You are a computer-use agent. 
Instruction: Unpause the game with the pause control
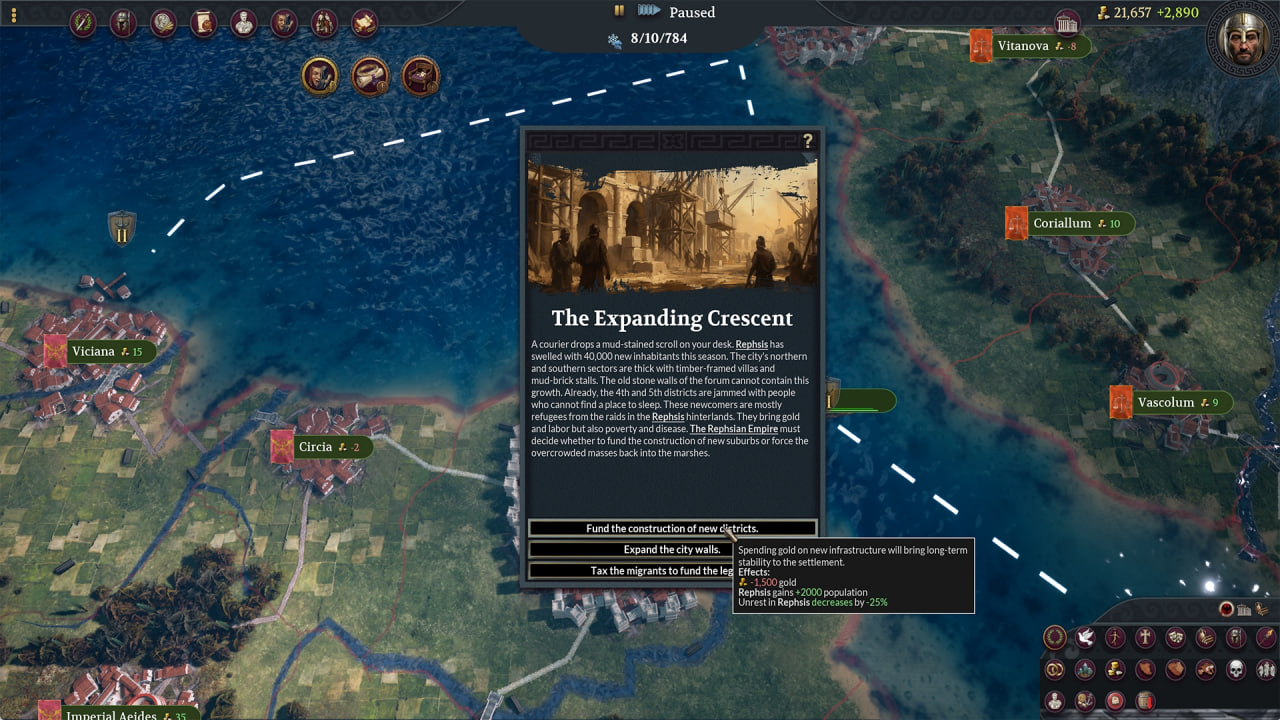619,12
